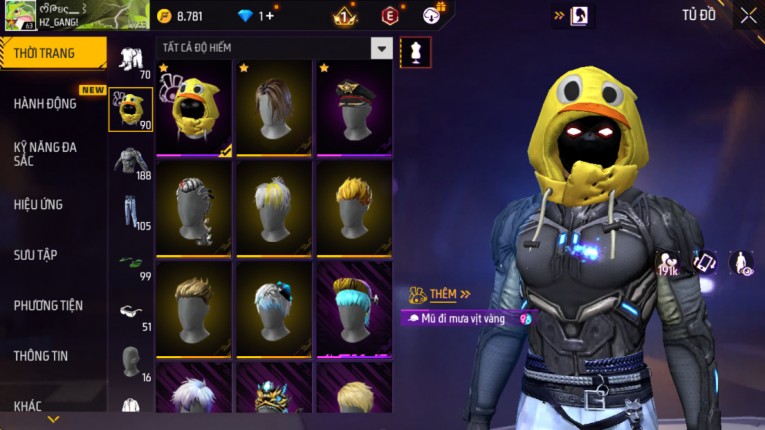Viewport: 765px width, 430px height.
Task: Pick the brown swept-back hairstyle item
Action: [x=274, y=108]
